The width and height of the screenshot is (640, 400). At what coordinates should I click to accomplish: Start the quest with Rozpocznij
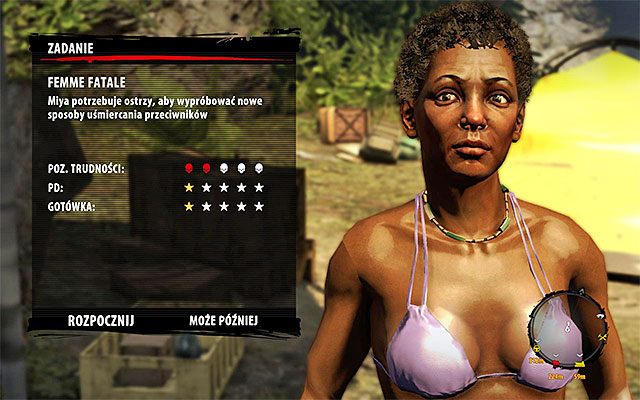[x=100, y=321]
